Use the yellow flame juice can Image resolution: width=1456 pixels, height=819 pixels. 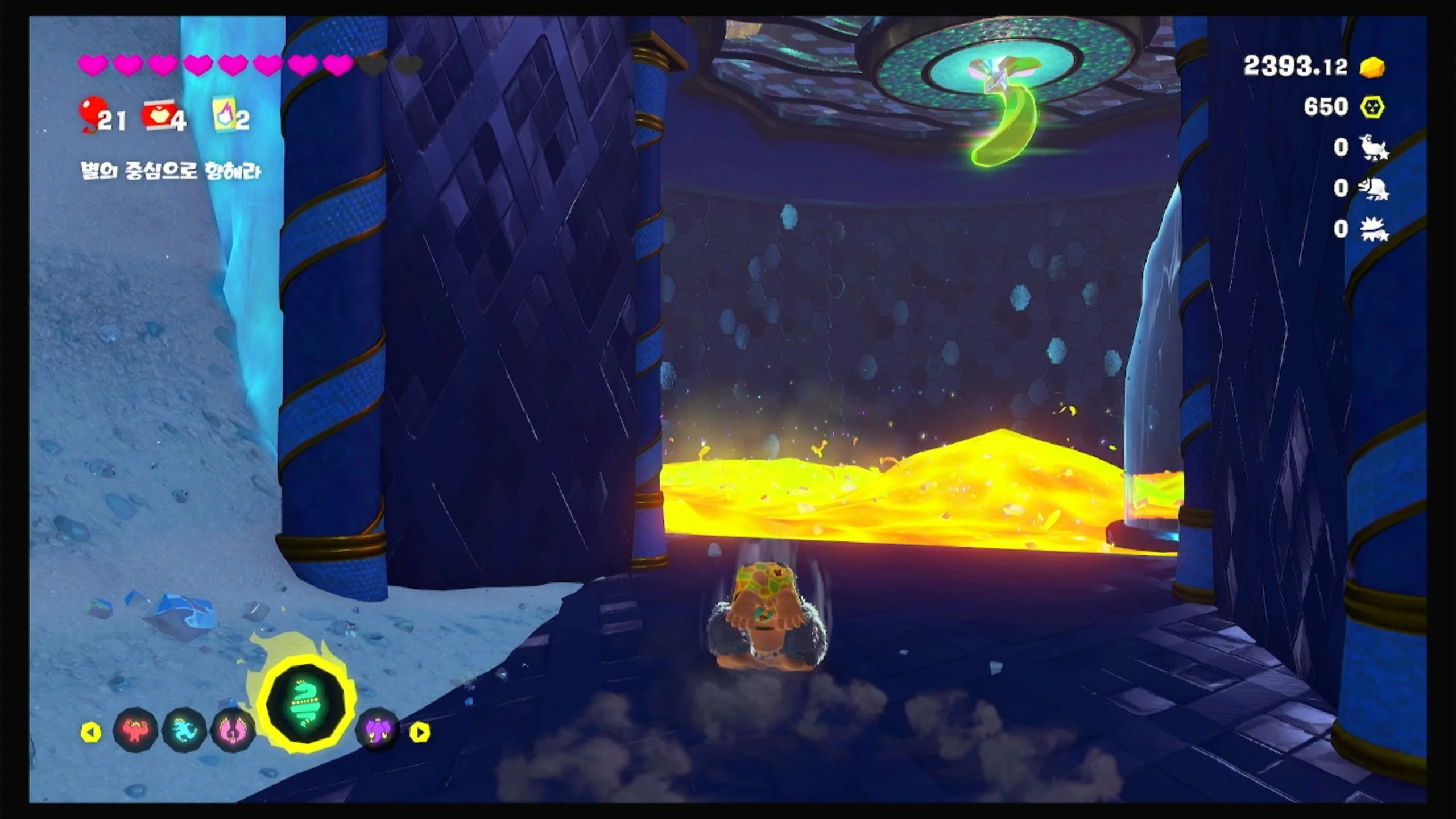tap(224, 114)
